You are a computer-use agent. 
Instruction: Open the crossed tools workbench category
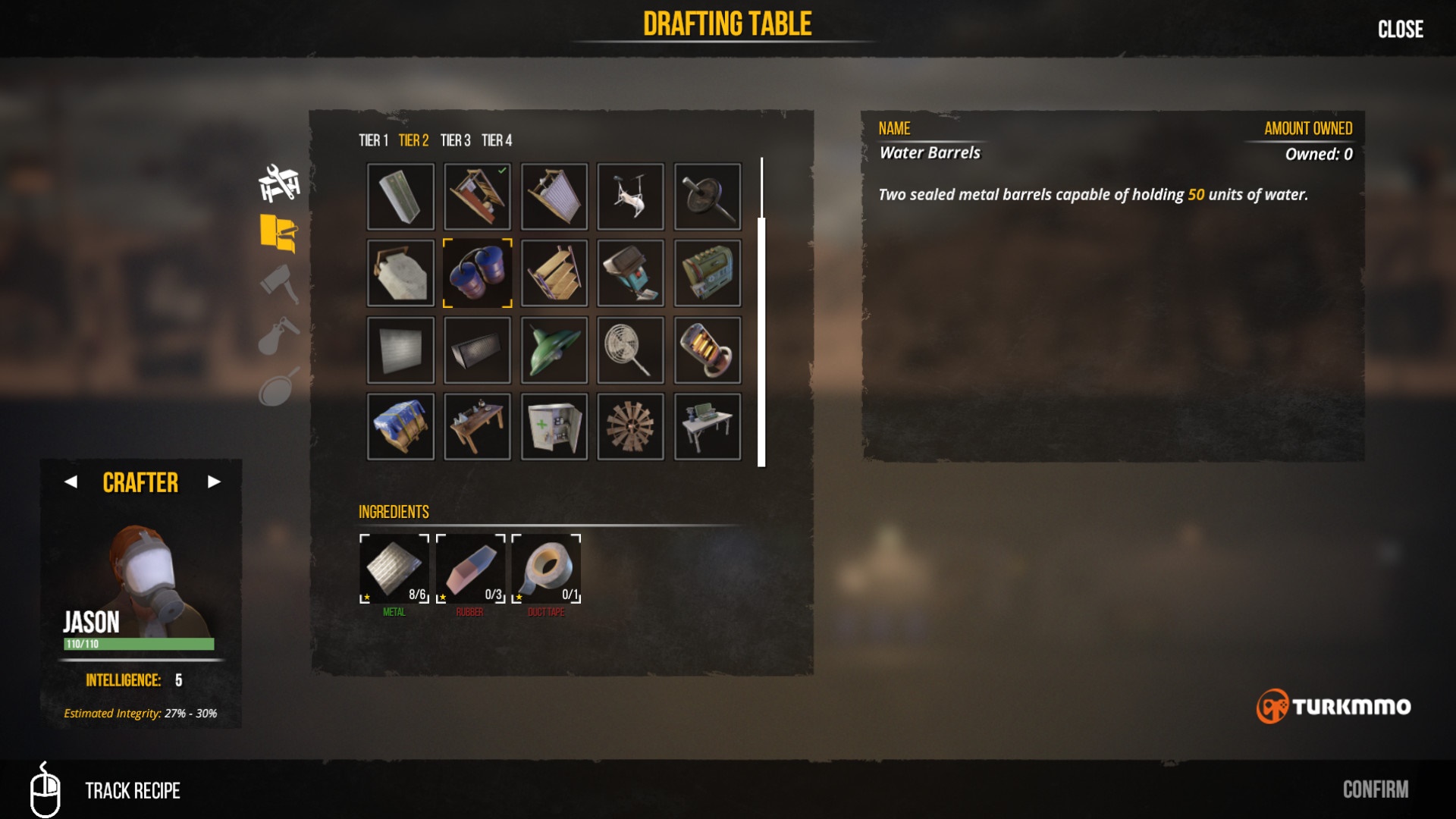tap(279, 183)
